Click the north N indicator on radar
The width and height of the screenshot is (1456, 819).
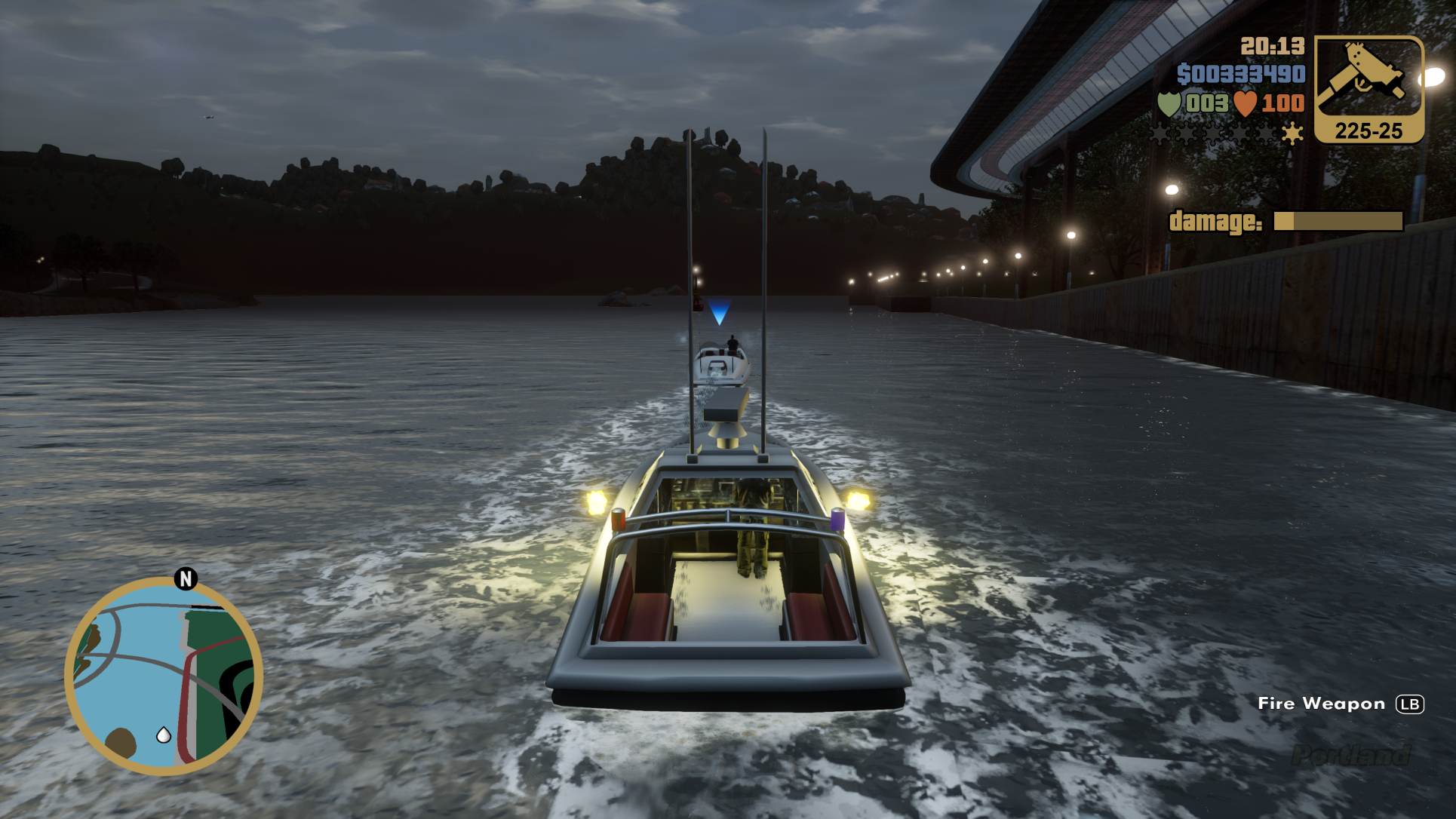point(186,578)
